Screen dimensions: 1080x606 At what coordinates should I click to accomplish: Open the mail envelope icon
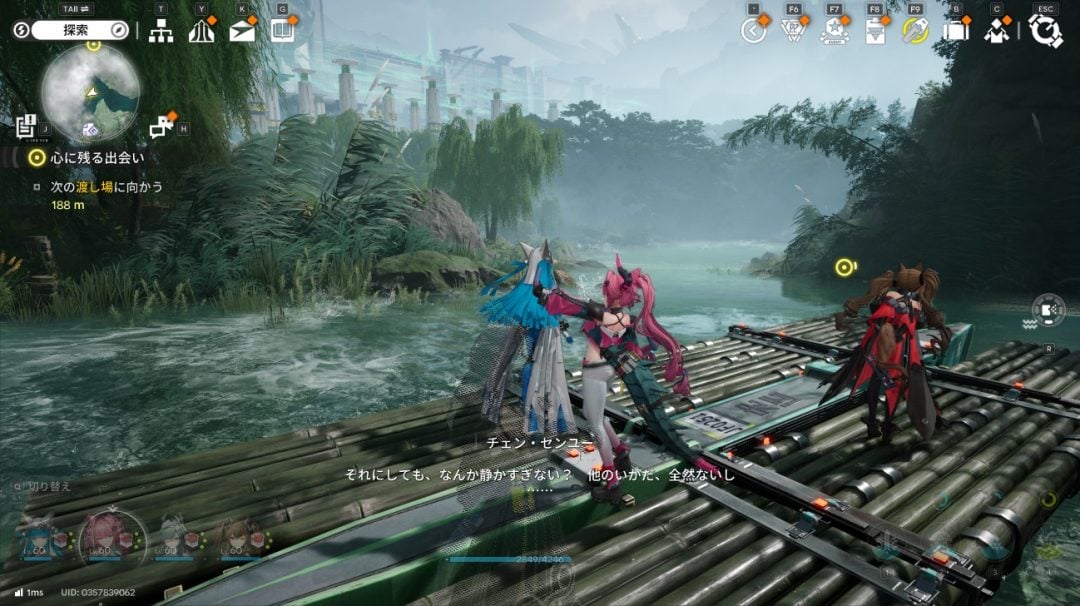point(242,31)
